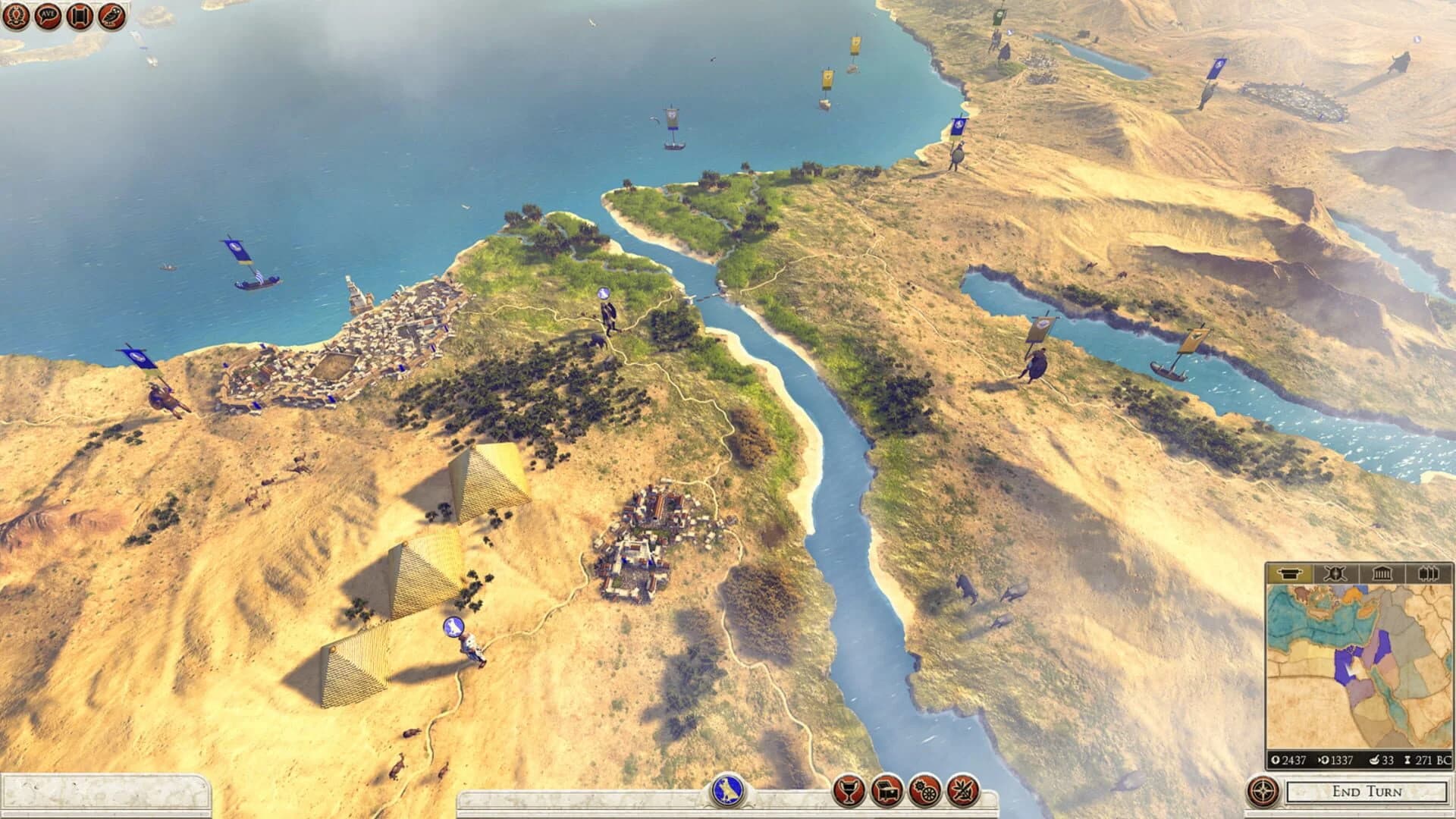Switch minimap to the crossed-swords view
1456x819 pixels.
pos(1335,574)
